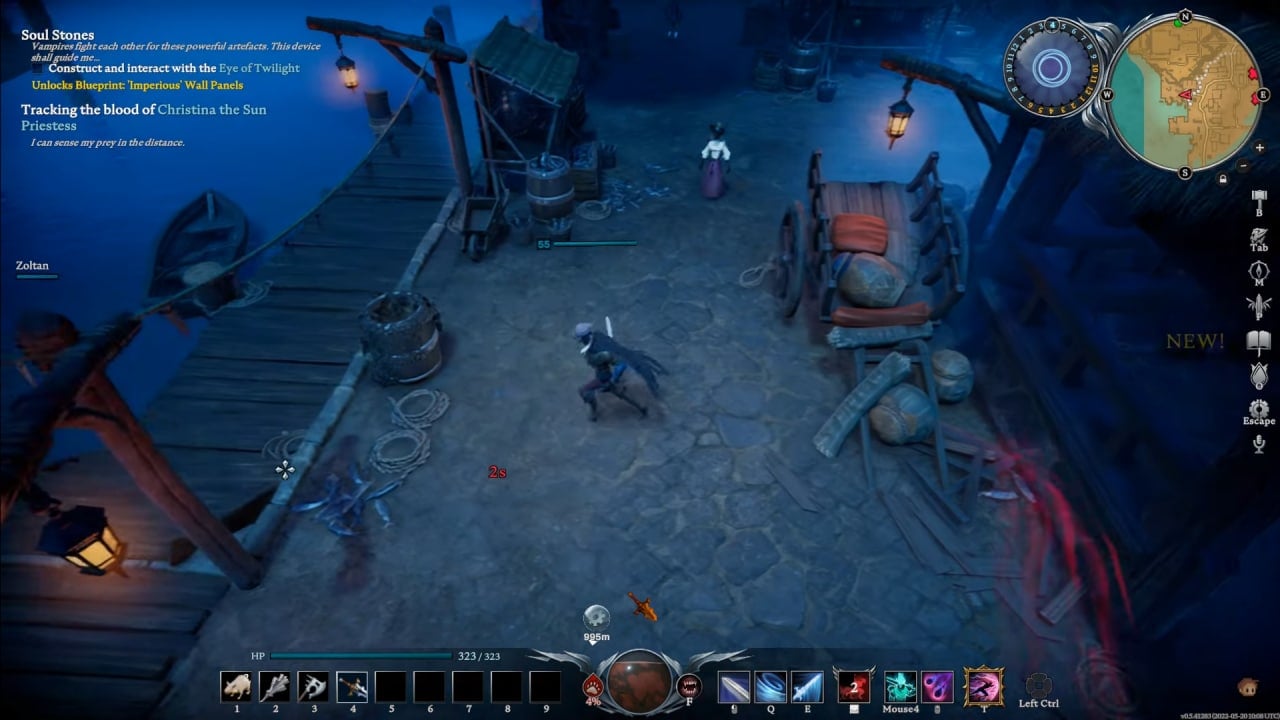Equip the axe in hotbar slot 3
Screen dimensions: 1280x720
click(x=313, y=686)
